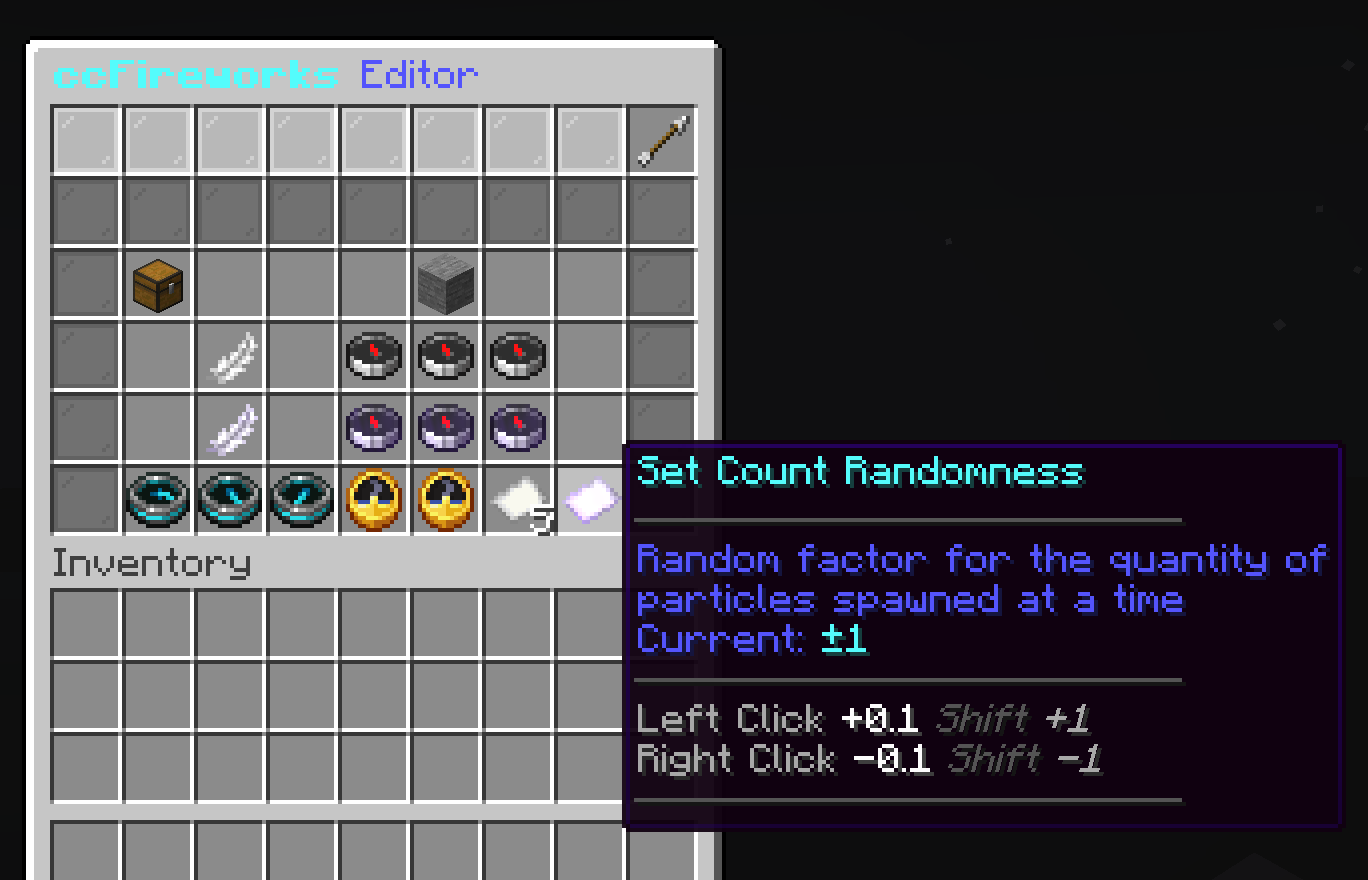Viewport: 1368px width, 880px height.
Task: Select the arrow item in the top row
Action: click(661, 139)
